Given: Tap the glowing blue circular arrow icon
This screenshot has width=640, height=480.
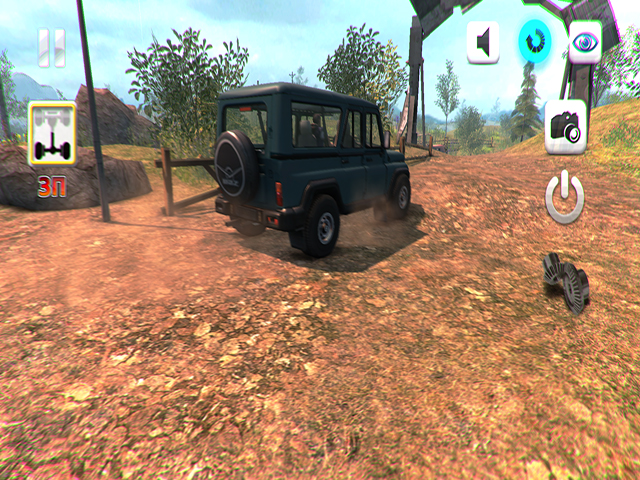Looking at the screenshot, I should (534, 42).
